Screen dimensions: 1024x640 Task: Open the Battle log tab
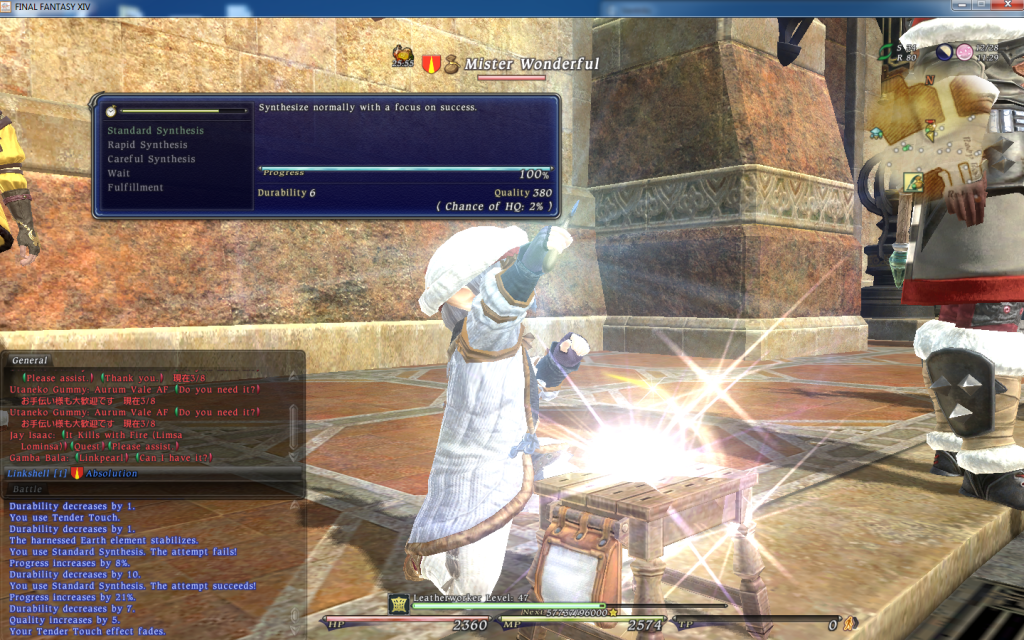click(x=28, y=489)
